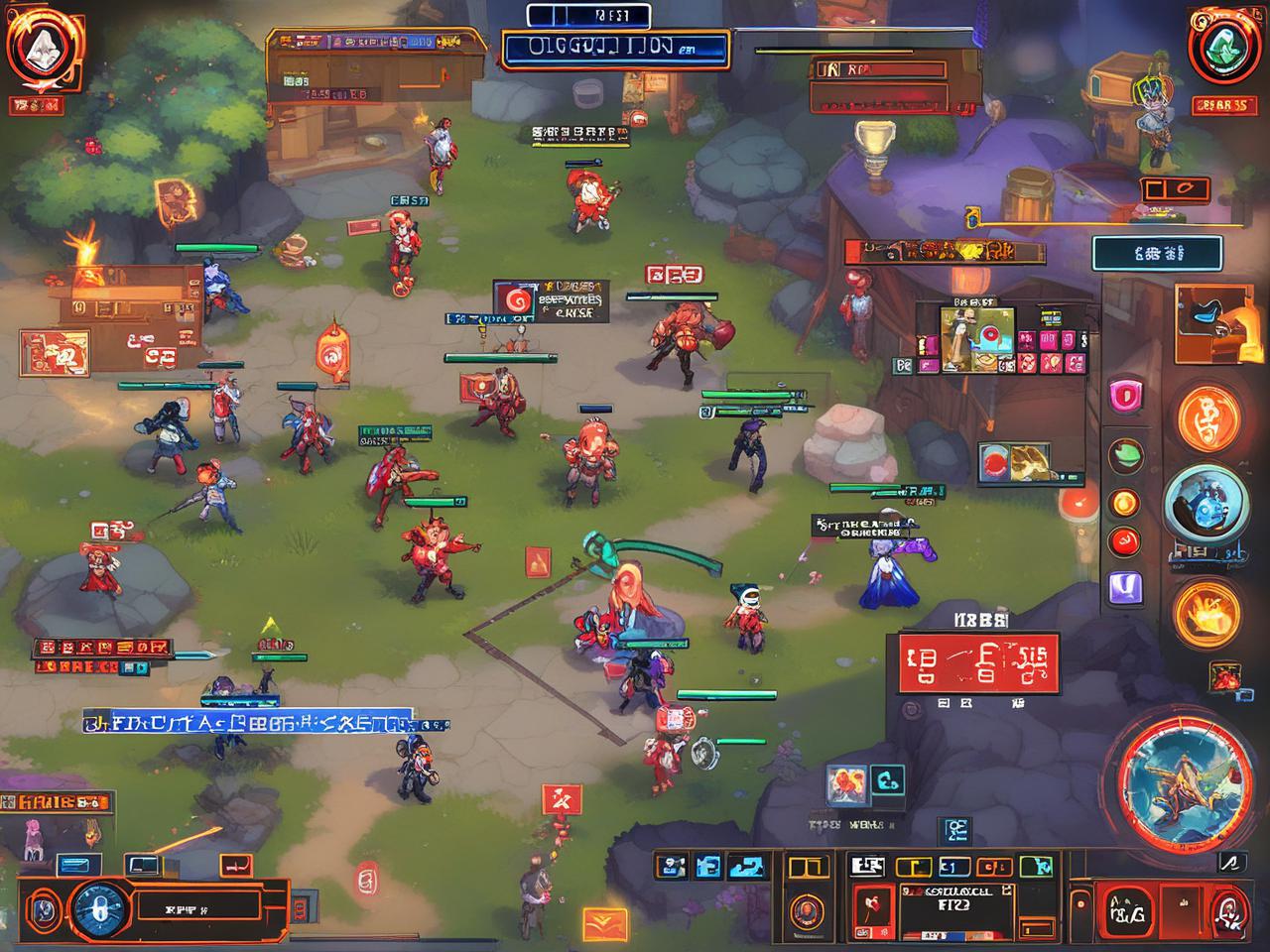Click the teal-bordered label button
This screenshot has height=952, width=1270.
(1157, 254)
